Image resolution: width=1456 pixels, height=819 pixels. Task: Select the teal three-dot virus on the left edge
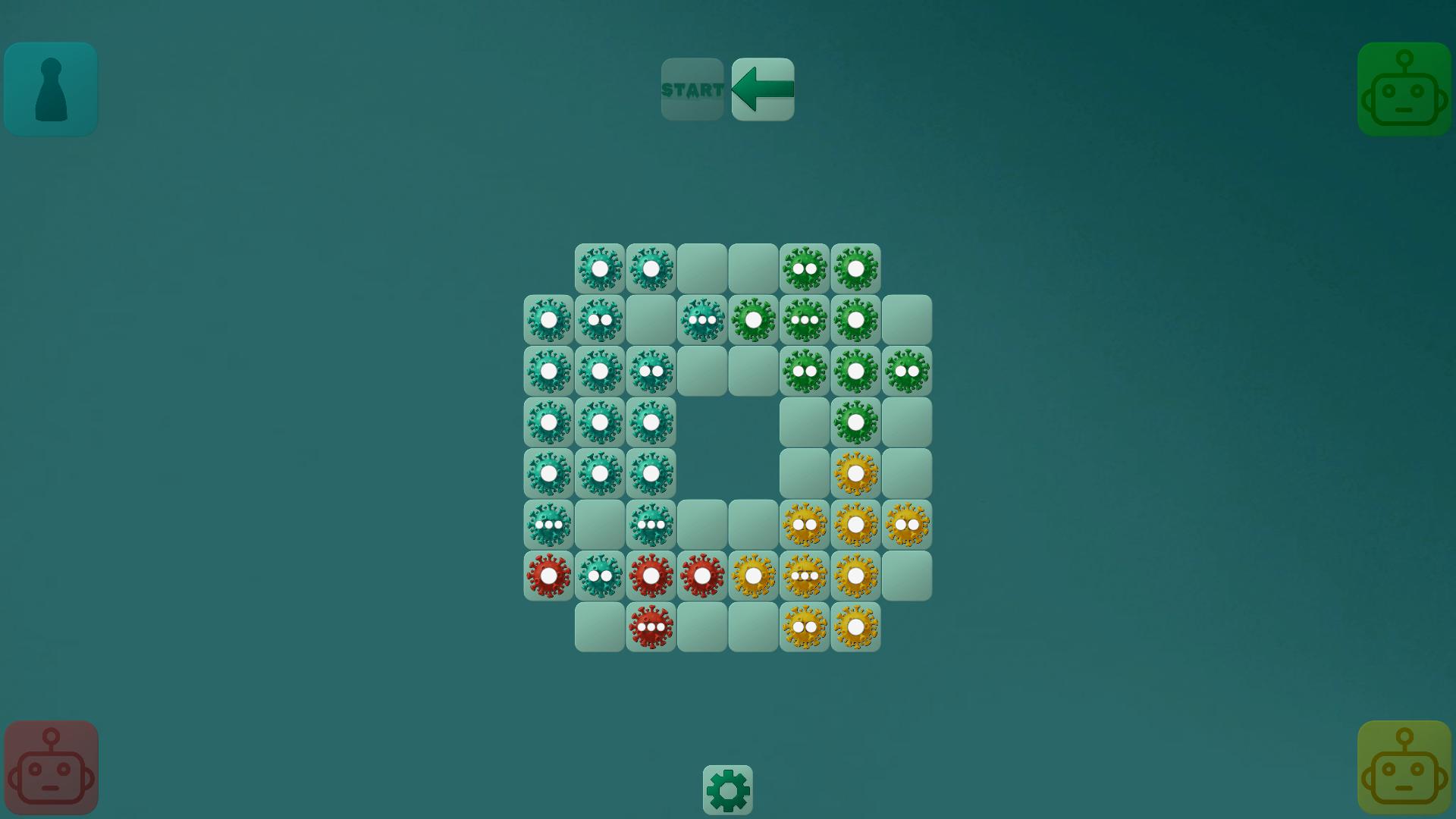[548, 523]
